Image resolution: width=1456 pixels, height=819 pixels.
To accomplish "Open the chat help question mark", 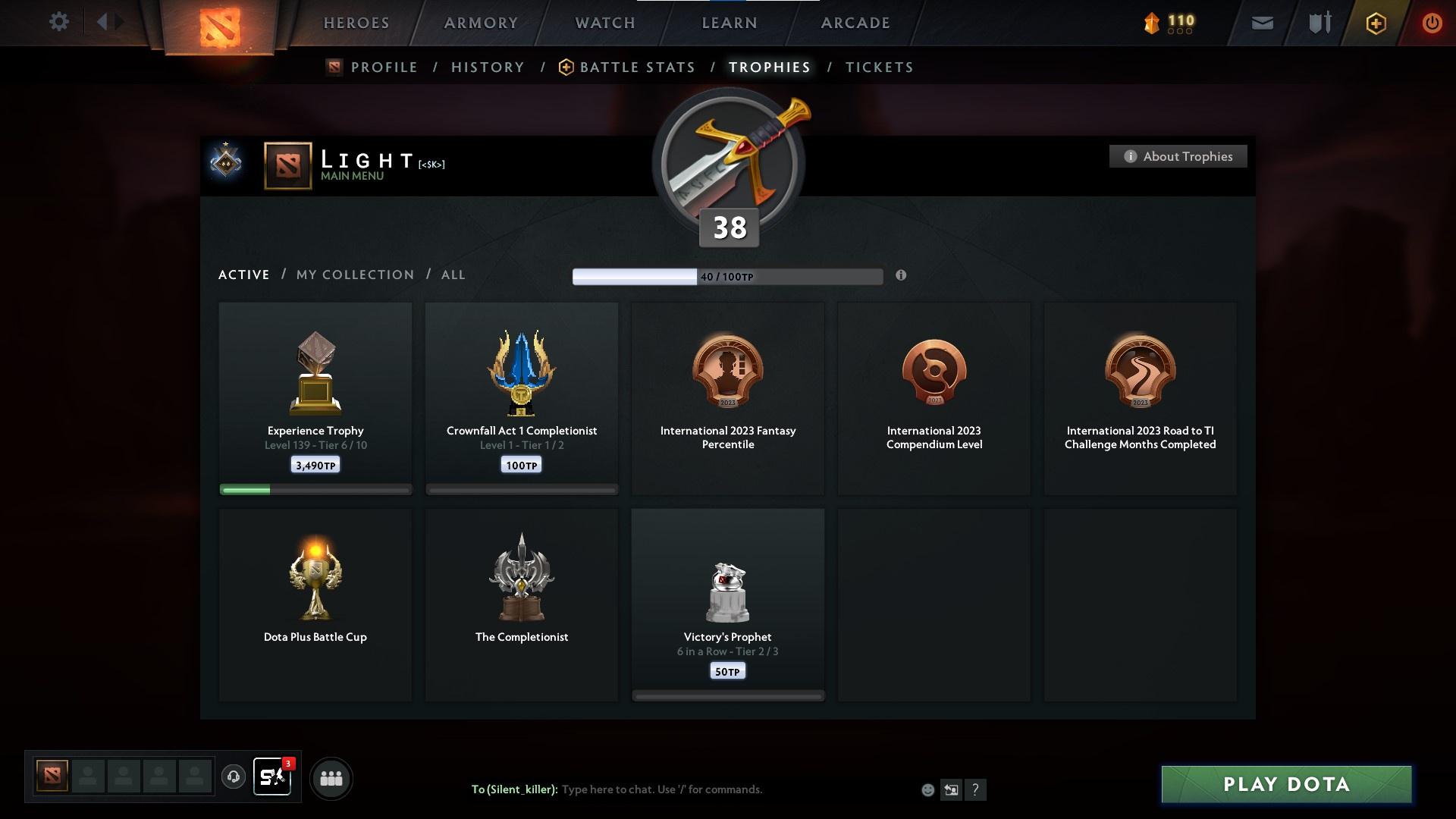I will coord(976,789).
